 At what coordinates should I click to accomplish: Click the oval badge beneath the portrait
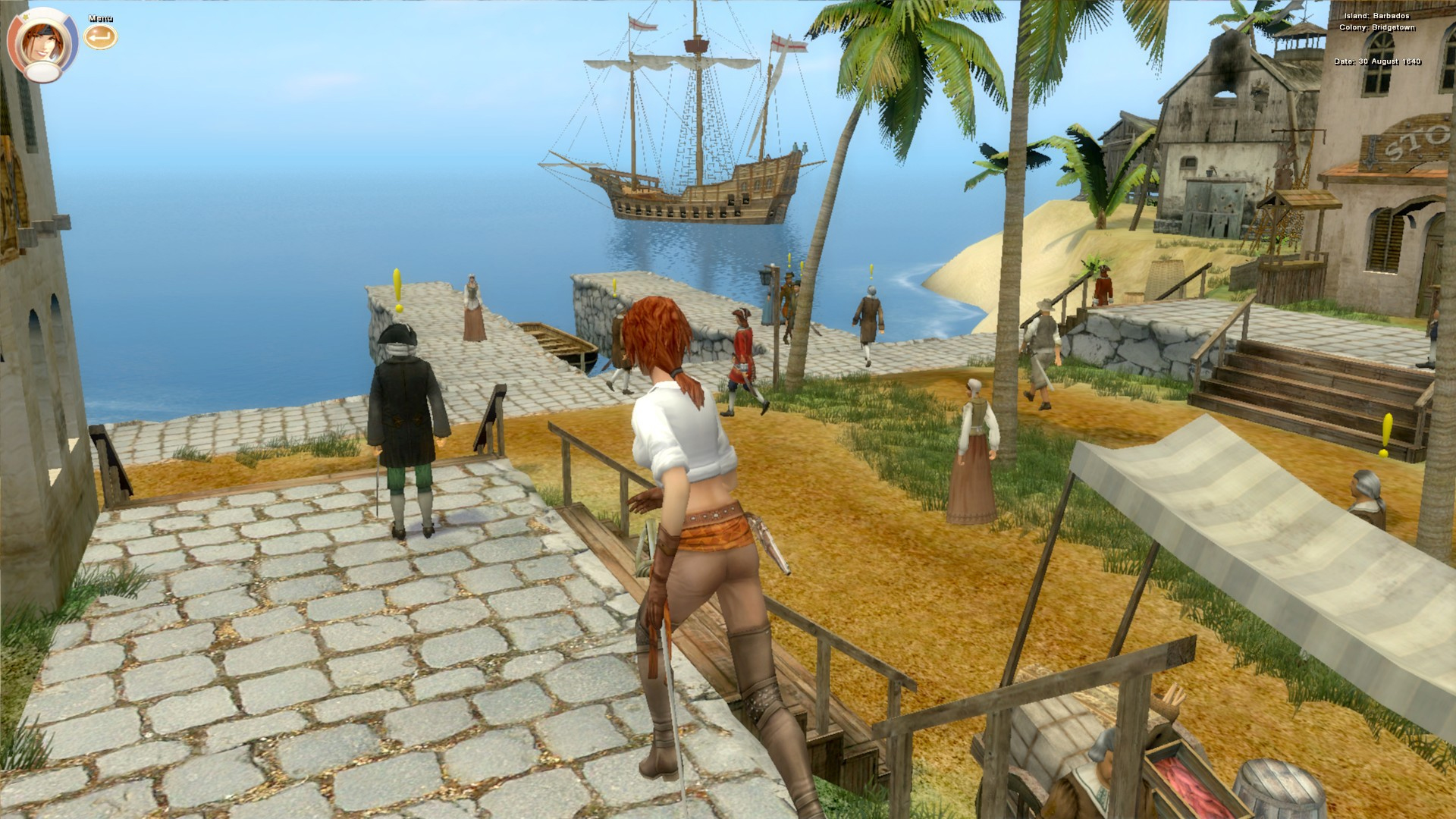coord(42,71)
